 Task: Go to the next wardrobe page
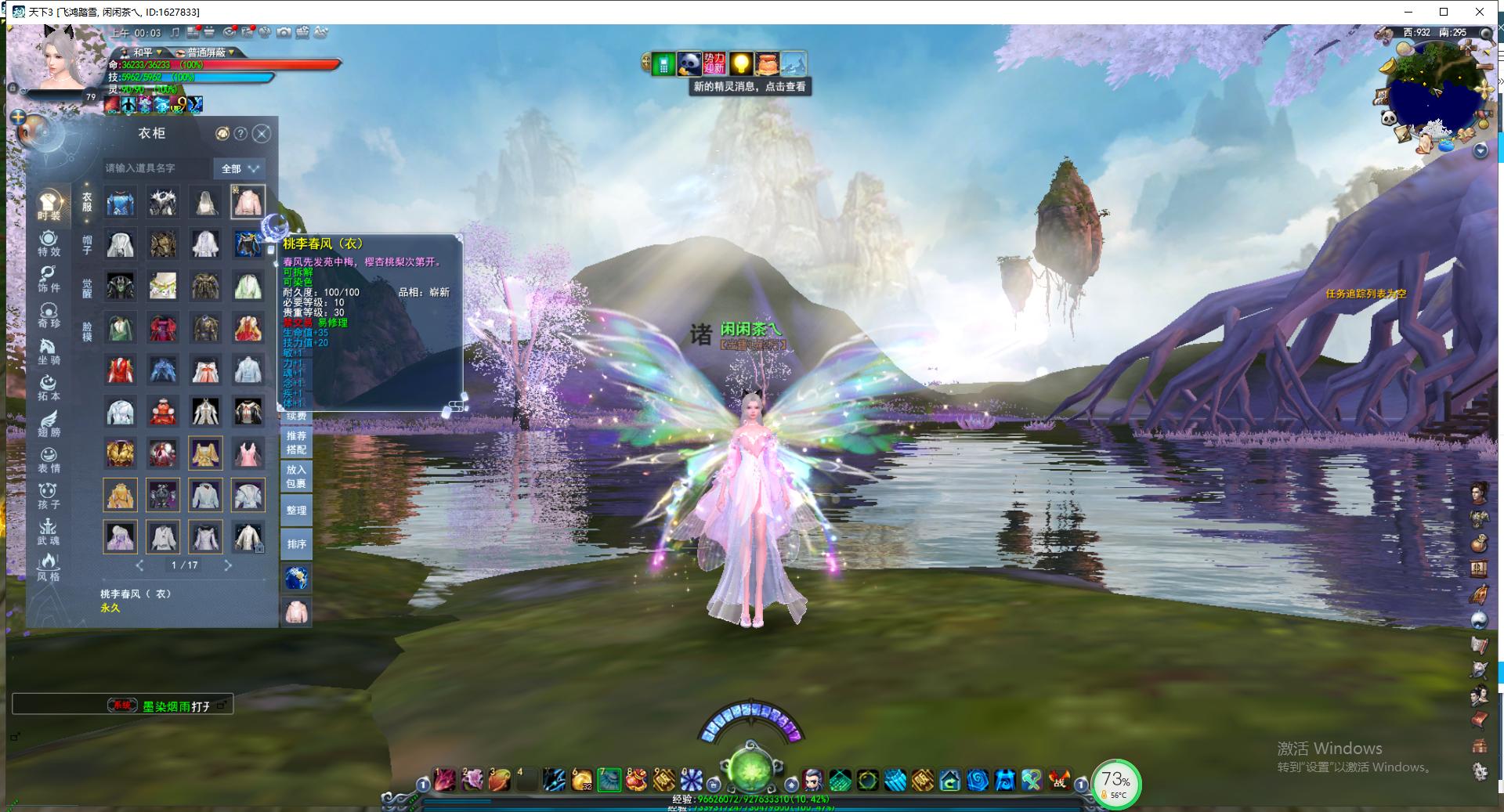tap(228, 565)
